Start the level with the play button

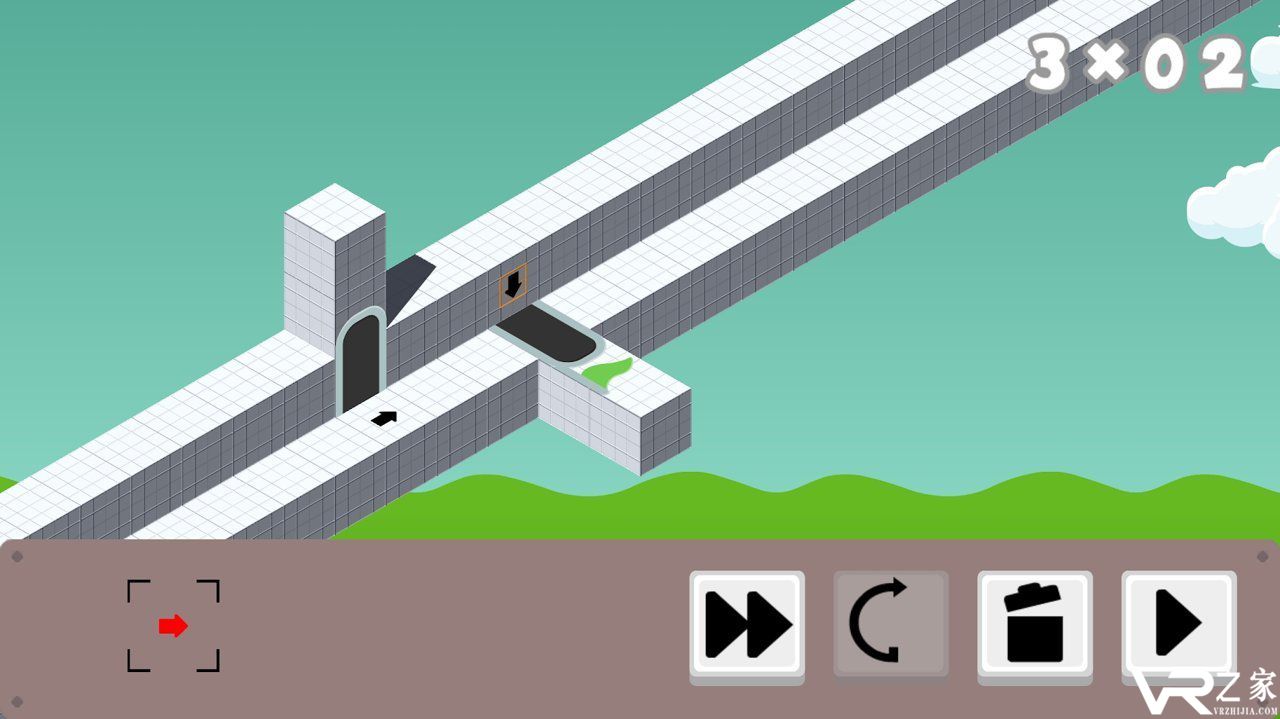tap(1178, 625)
